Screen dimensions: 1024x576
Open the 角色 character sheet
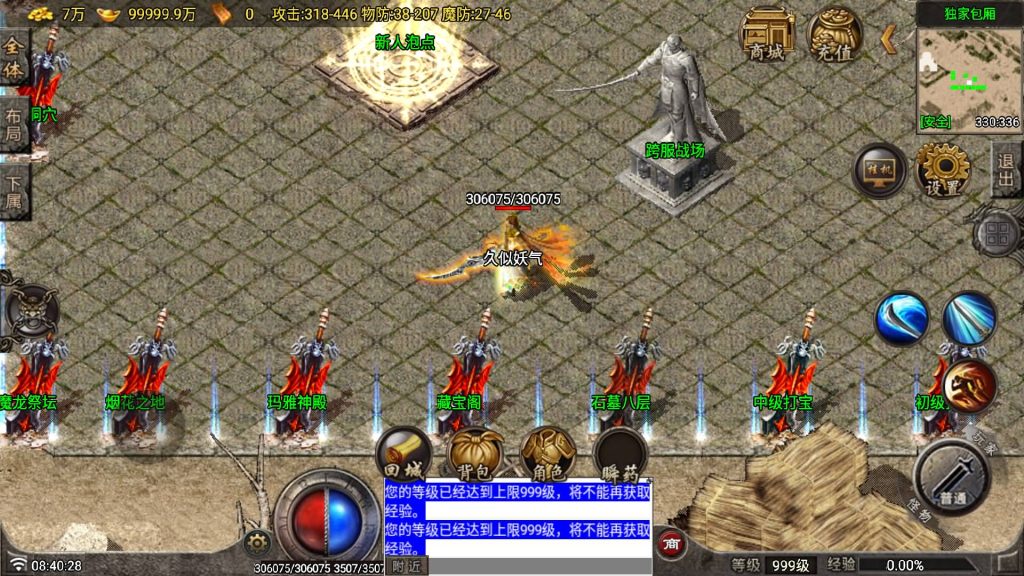[x=547, y=456]
